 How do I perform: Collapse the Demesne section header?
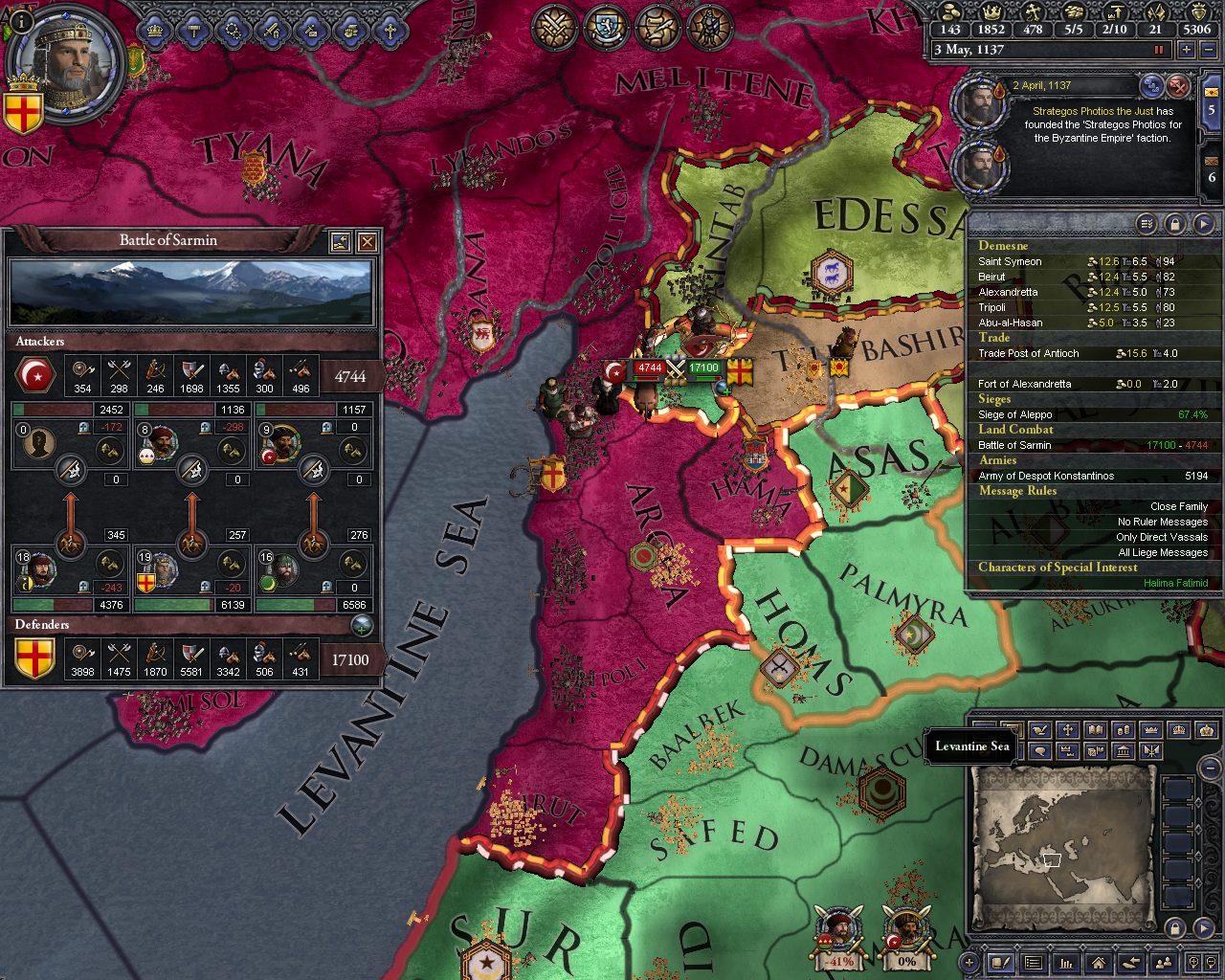1002,245
